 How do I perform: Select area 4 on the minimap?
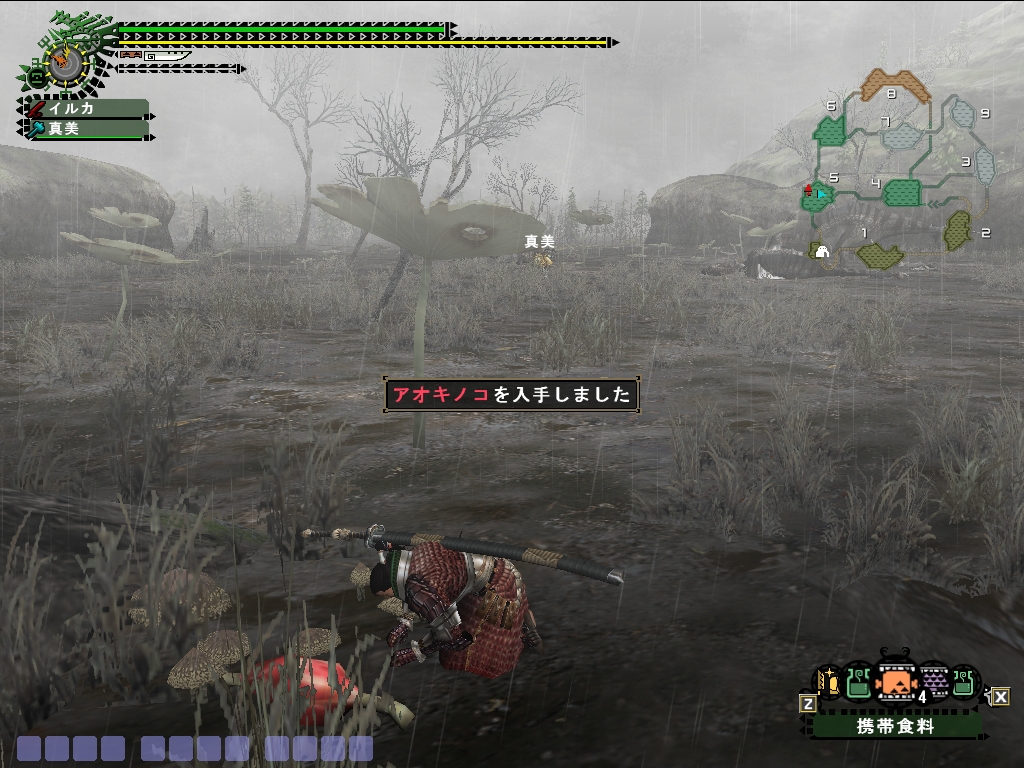tap(901, 191)
